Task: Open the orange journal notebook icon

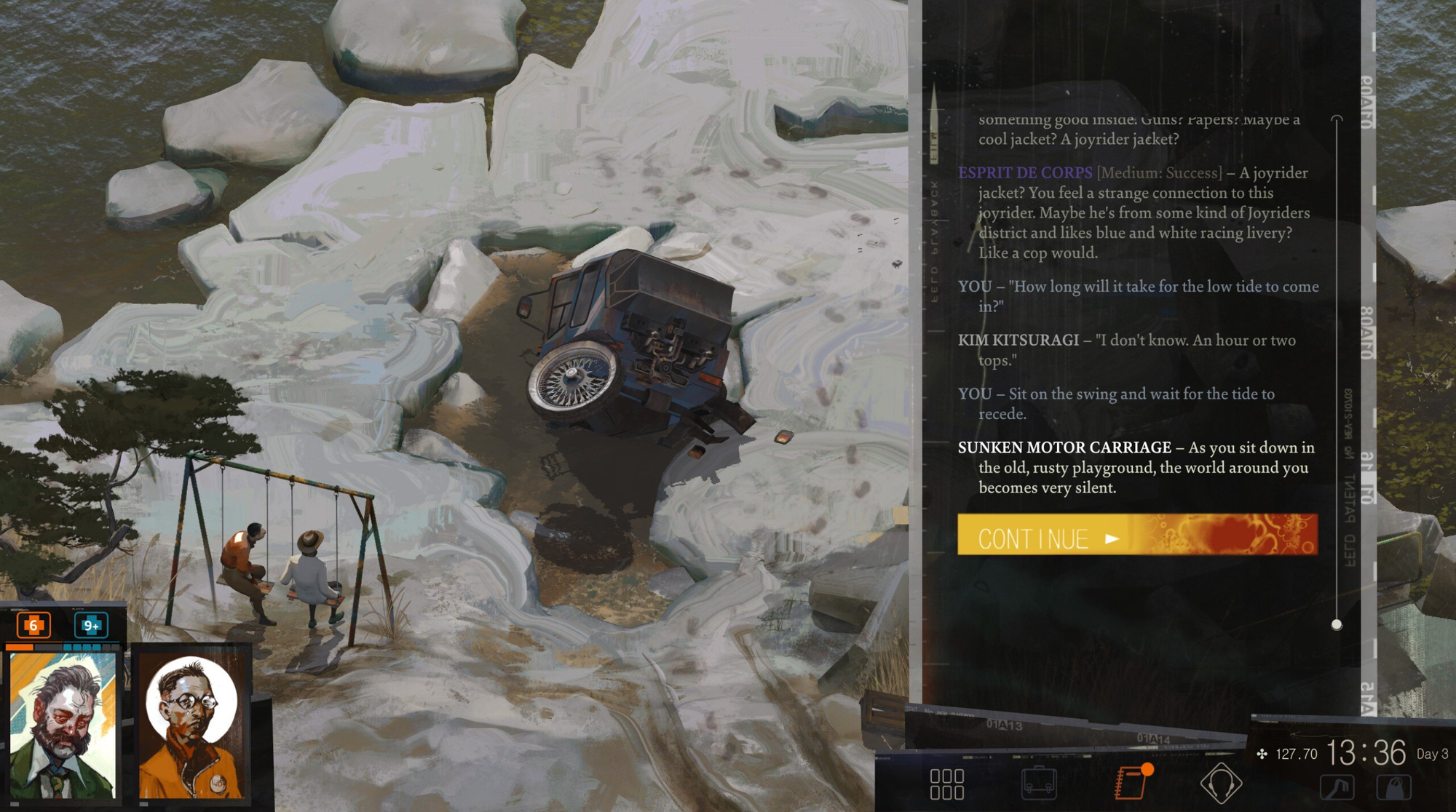Action: (x=1131, y=781)
